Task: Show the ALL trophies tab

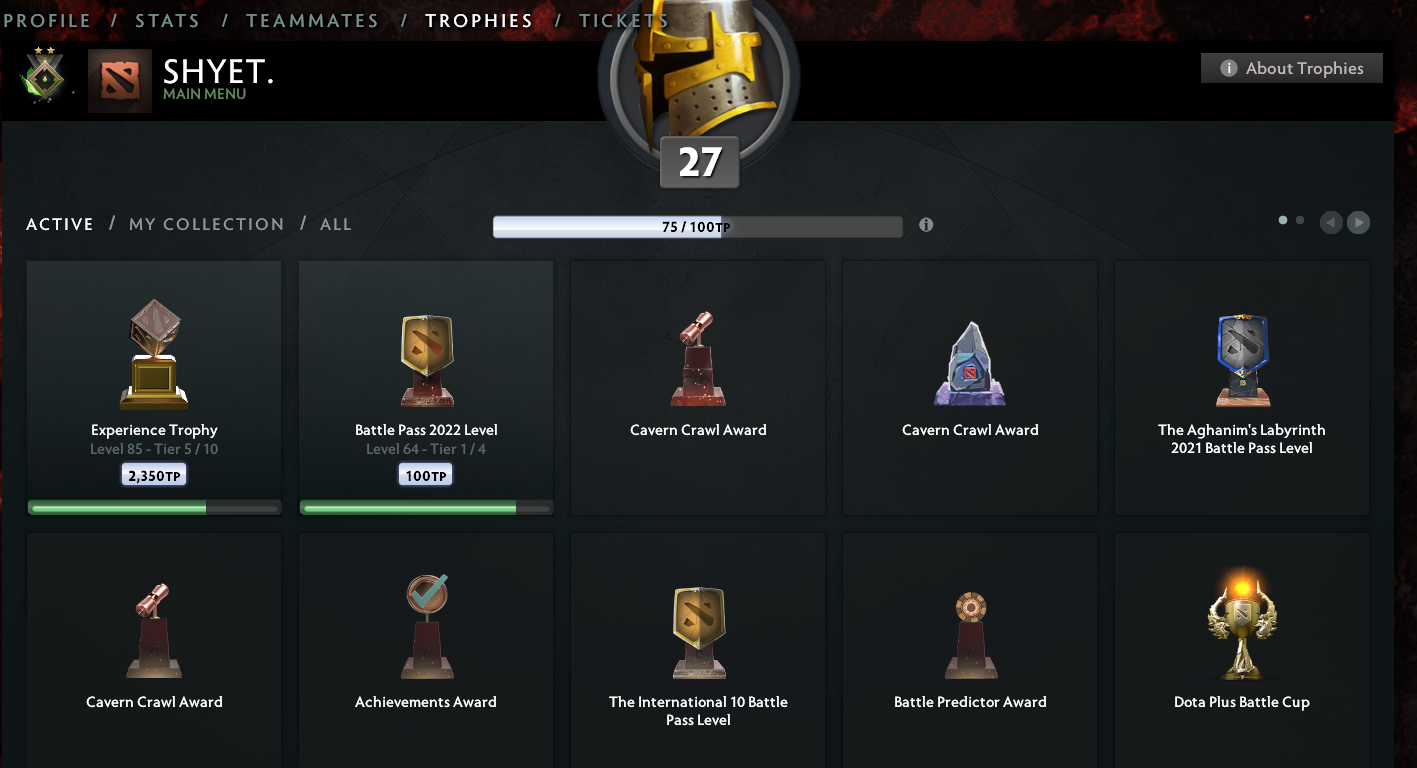Action: [336, 224]
